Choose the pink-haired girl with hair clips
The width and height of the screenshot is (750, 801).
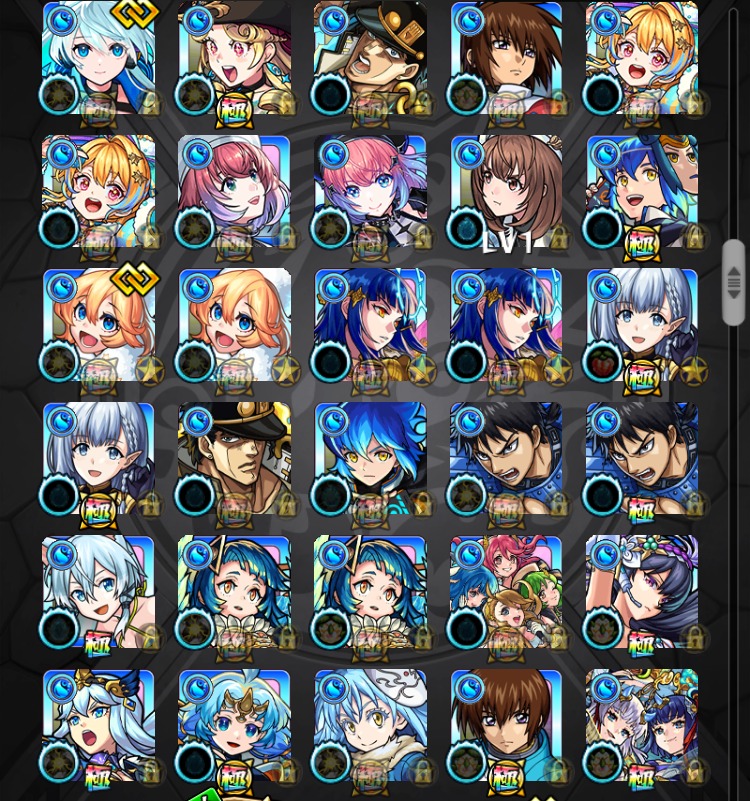pyautogui.click(x=370, y=192)
